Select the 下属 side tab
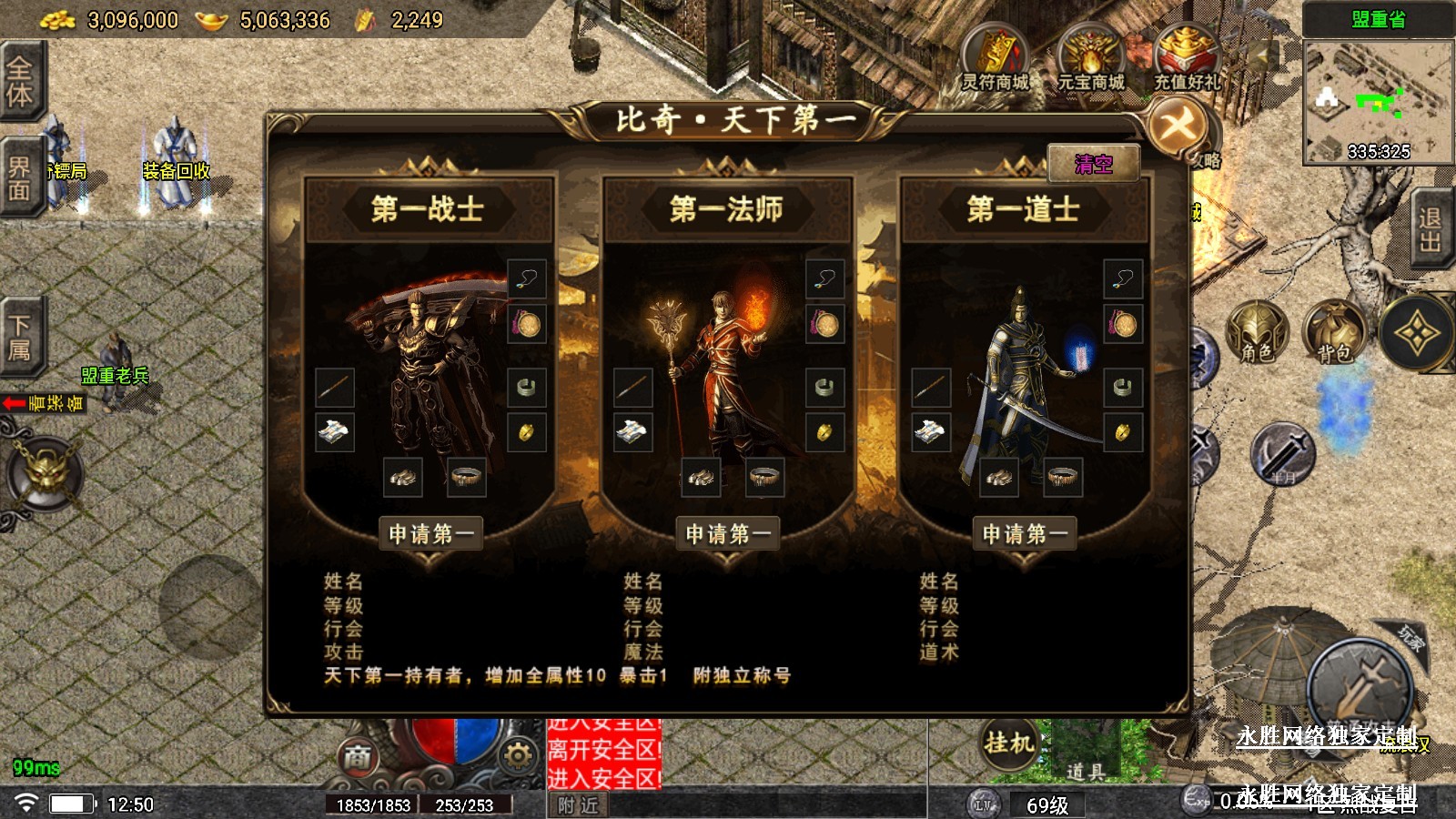The image size is (1456, 819). coord(20,337)
